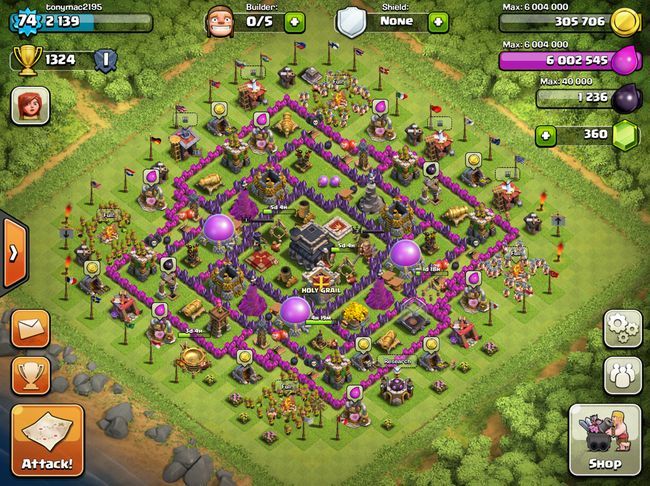Expand the orange side arrow panel

point(13,252)
